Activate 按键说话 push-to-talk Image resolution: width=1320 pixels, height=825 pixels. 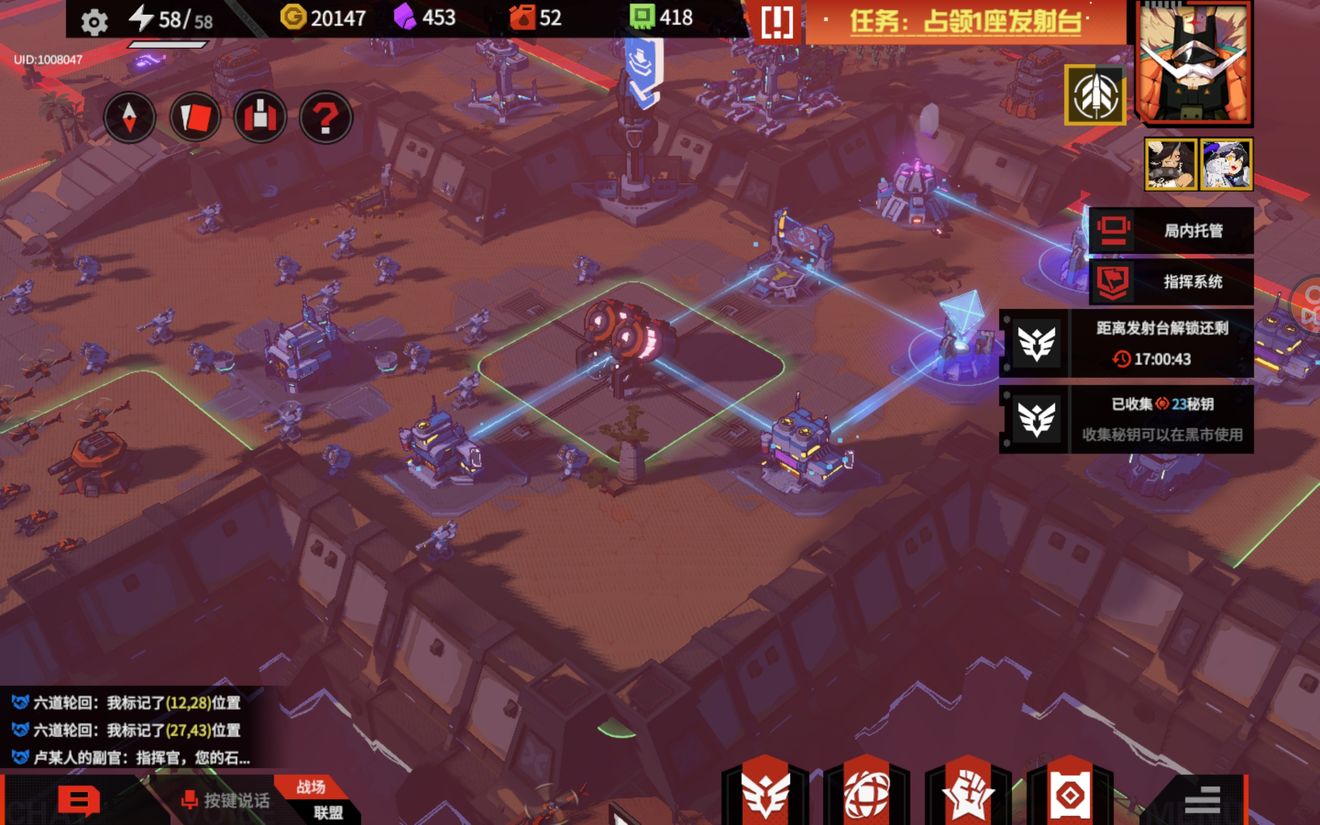[x=225, y=800]
